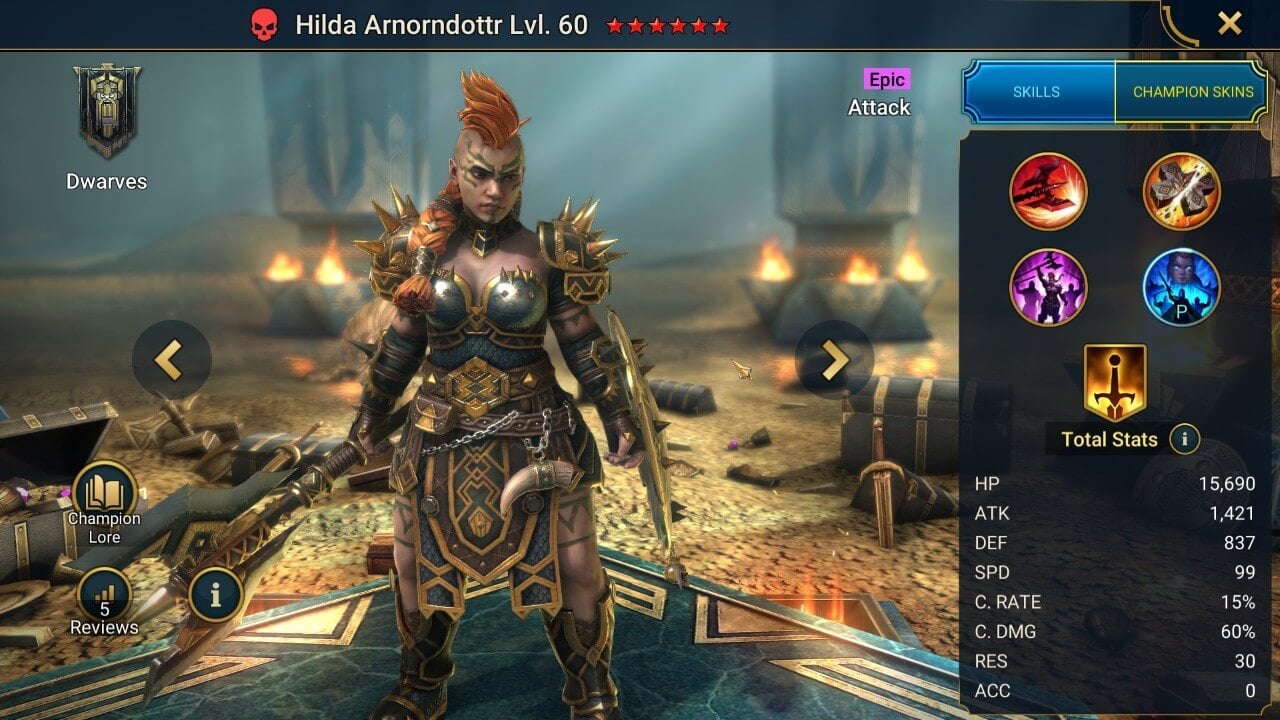The width and height of the screenshot is (1280, 720).
Task: Select the Champion Skins tab
Action: 1193,91
